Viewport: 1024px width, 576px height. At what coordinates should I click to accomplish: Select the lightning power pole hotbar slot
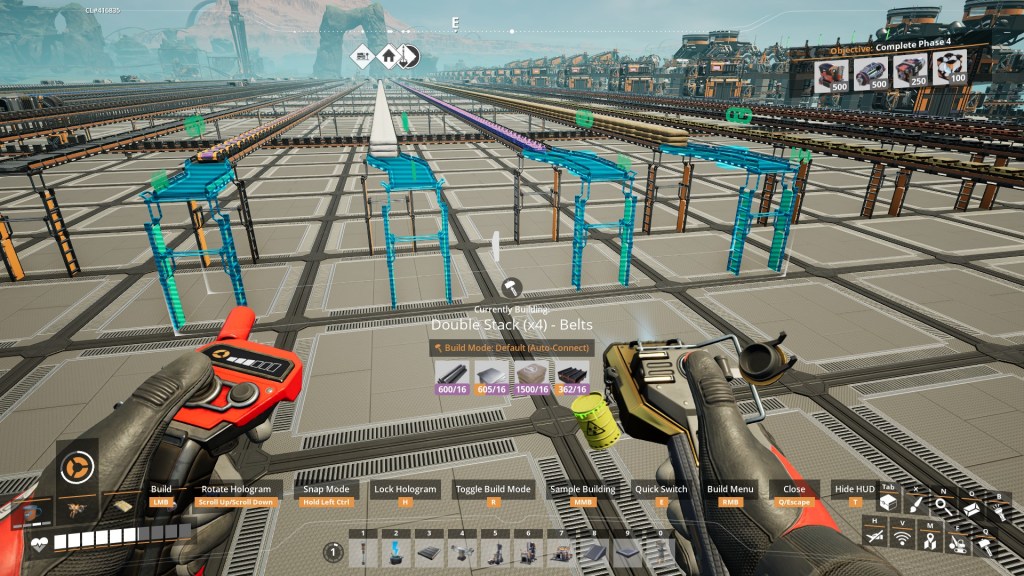pos(396,552)
